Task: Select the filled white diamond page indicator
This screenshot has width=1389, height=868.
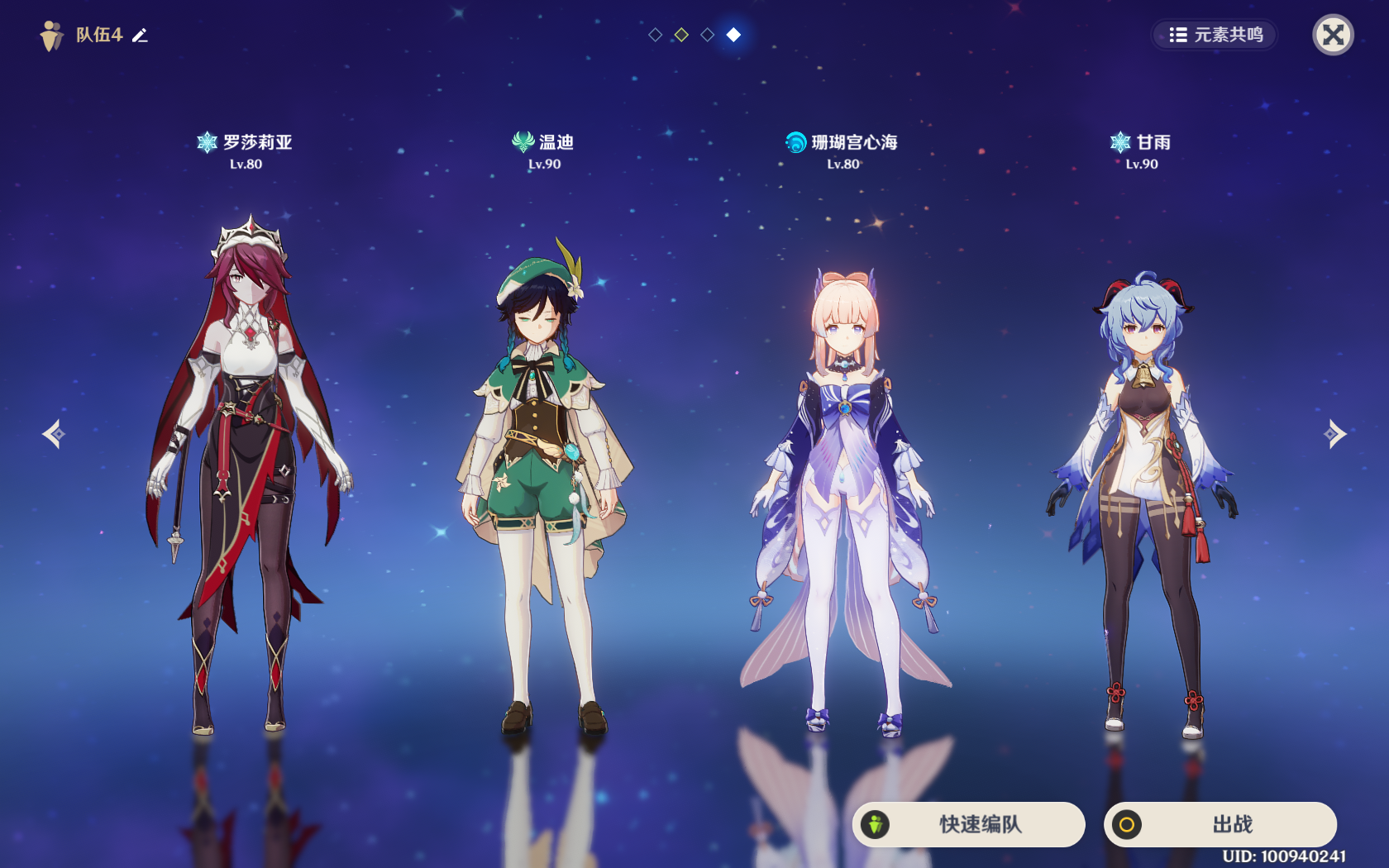Action: pos(733,35)
